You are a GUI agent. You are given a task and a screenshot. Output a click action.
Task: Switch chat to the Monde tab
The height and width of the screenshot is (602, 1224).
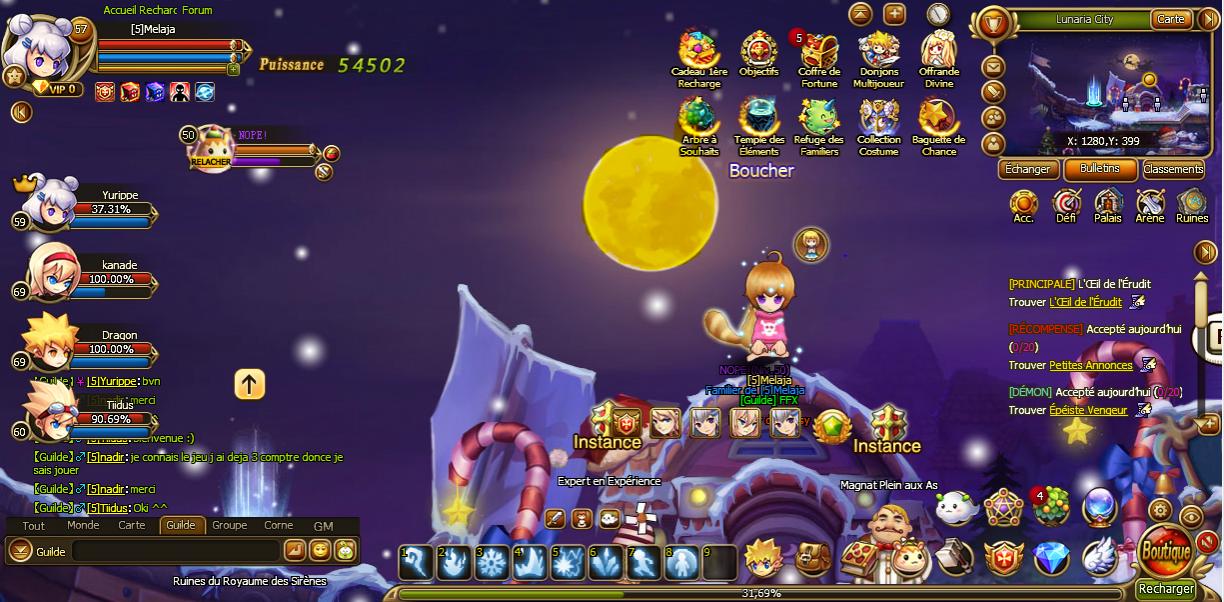click(x=83, y=525)
